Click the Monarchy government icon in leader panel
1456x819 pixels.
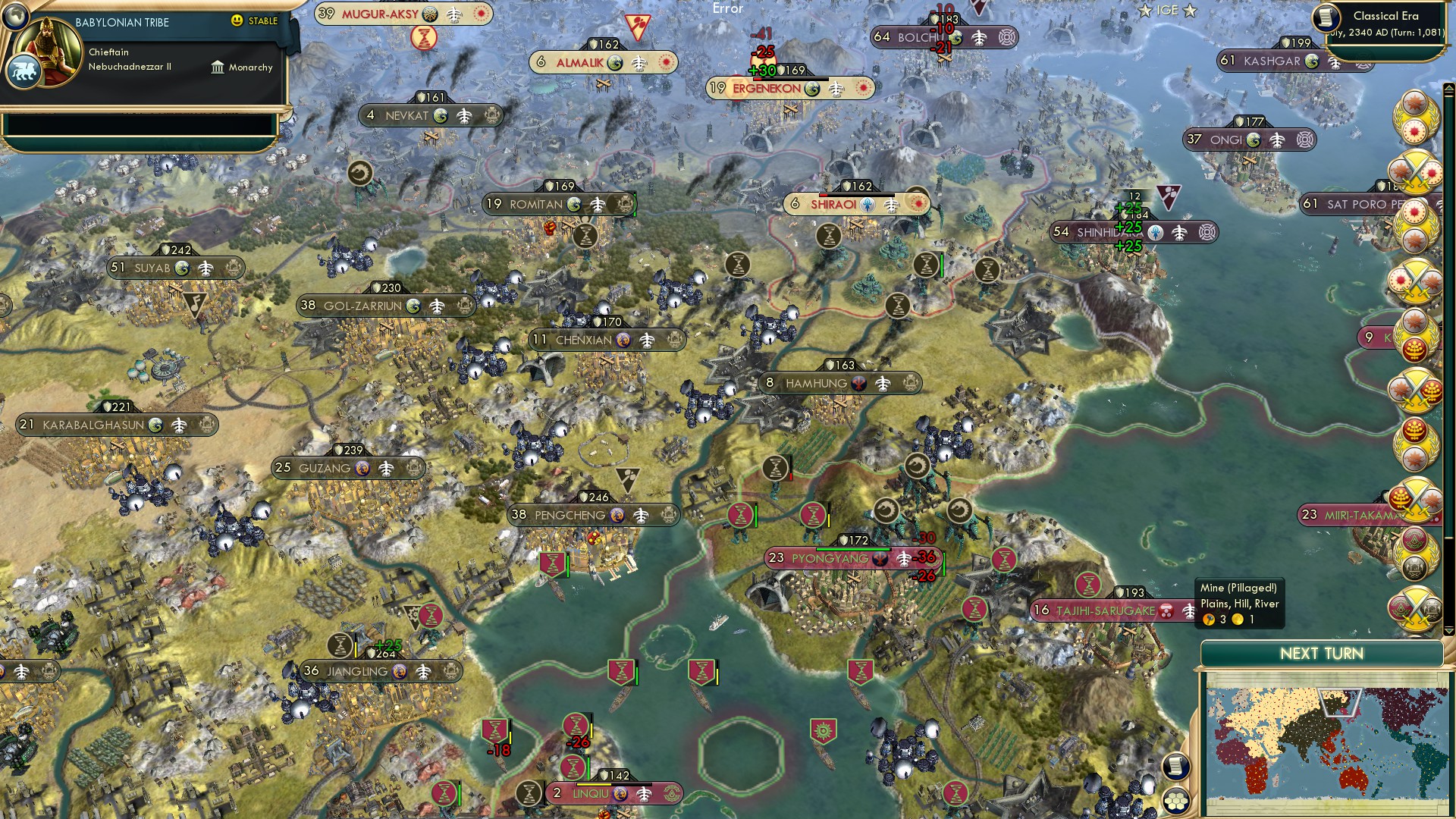[x=219, y=67]
